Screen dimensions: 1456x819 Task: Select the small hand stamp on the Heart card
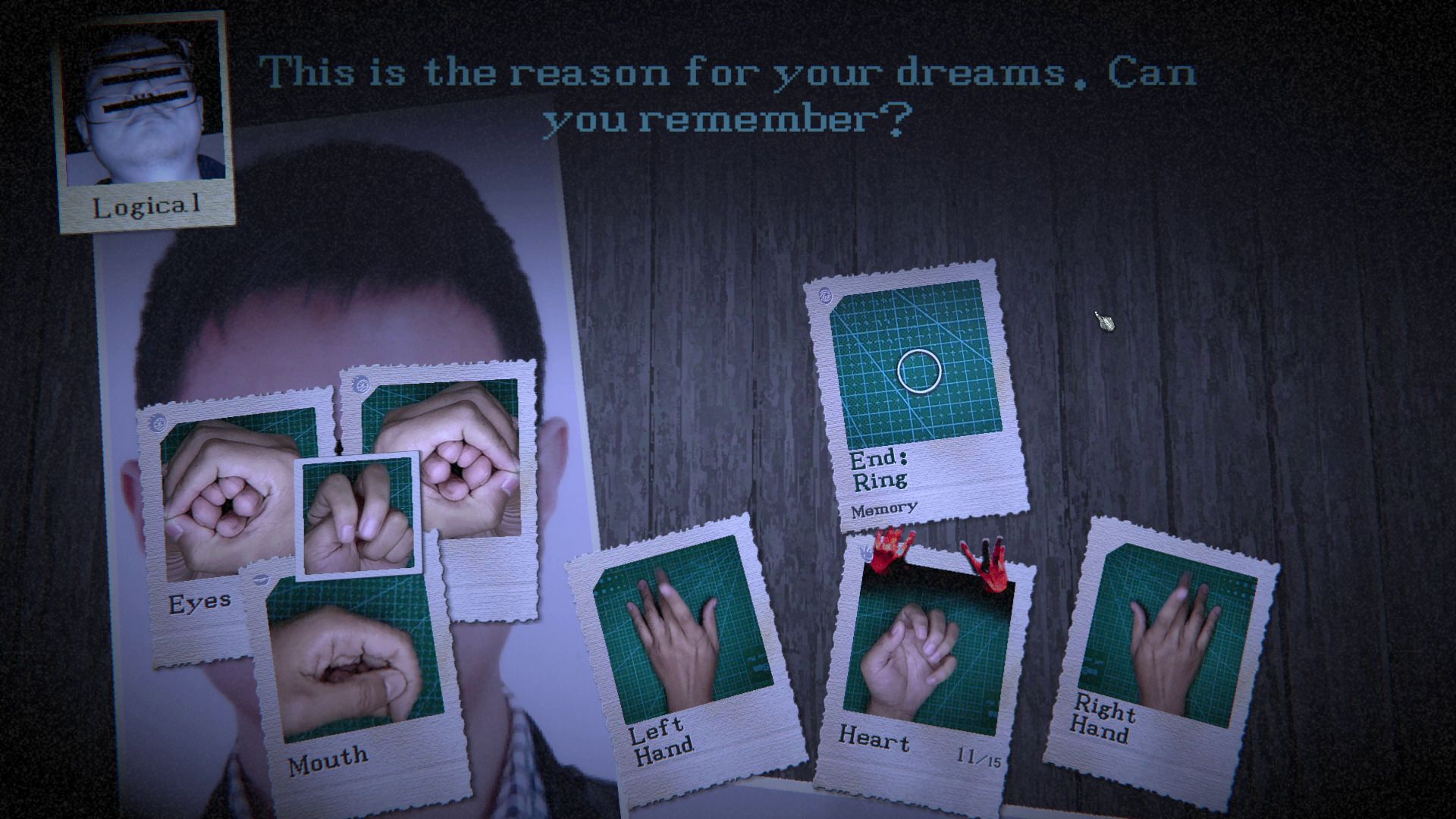point(866,554)
